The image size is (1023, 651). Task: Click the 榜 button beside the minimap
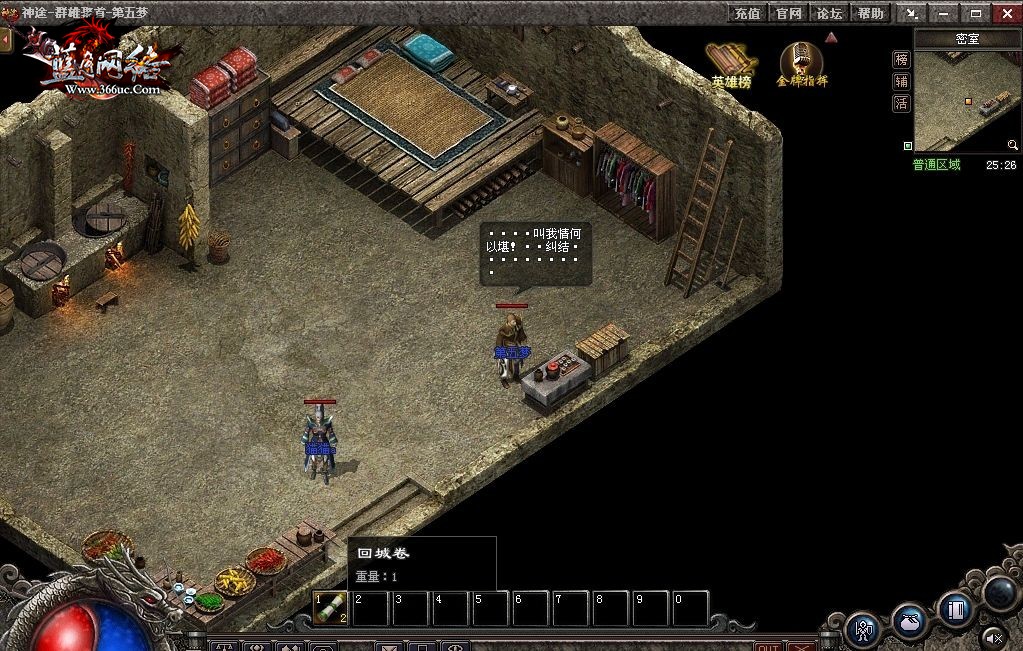coord(901,59)
